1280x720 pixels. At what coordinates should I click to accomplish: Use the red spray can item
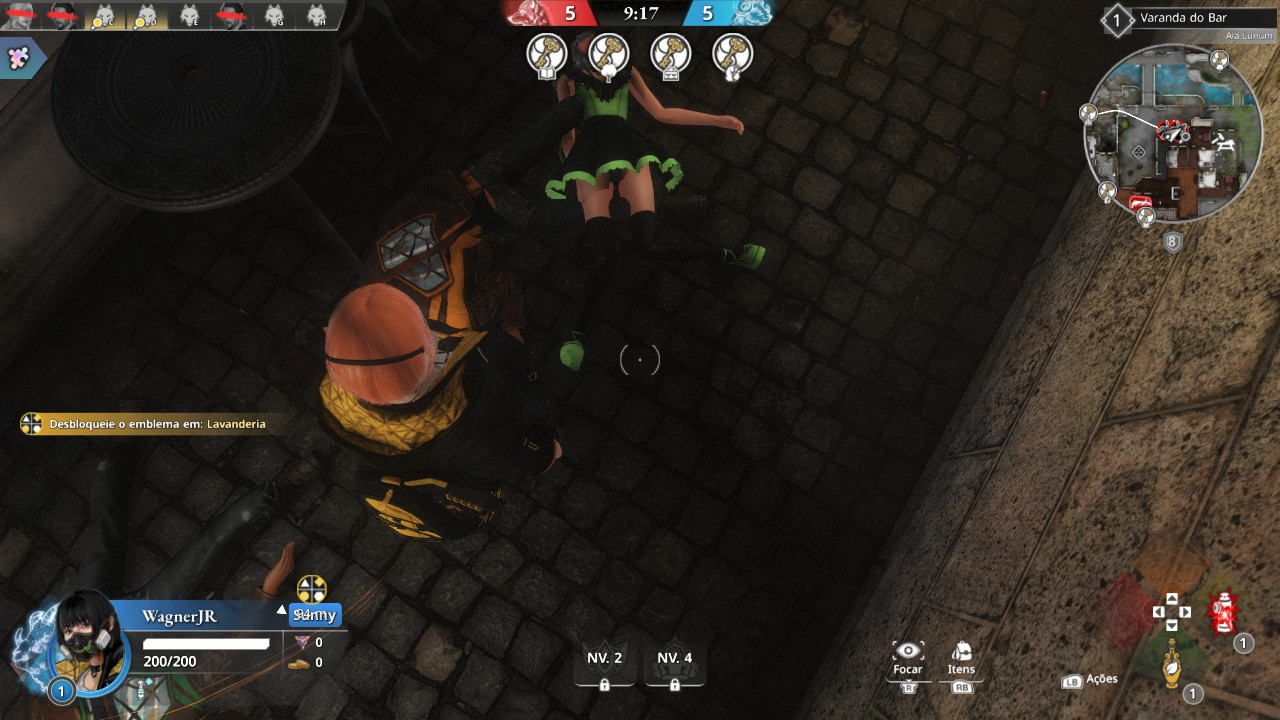[x=1222, y=613]
